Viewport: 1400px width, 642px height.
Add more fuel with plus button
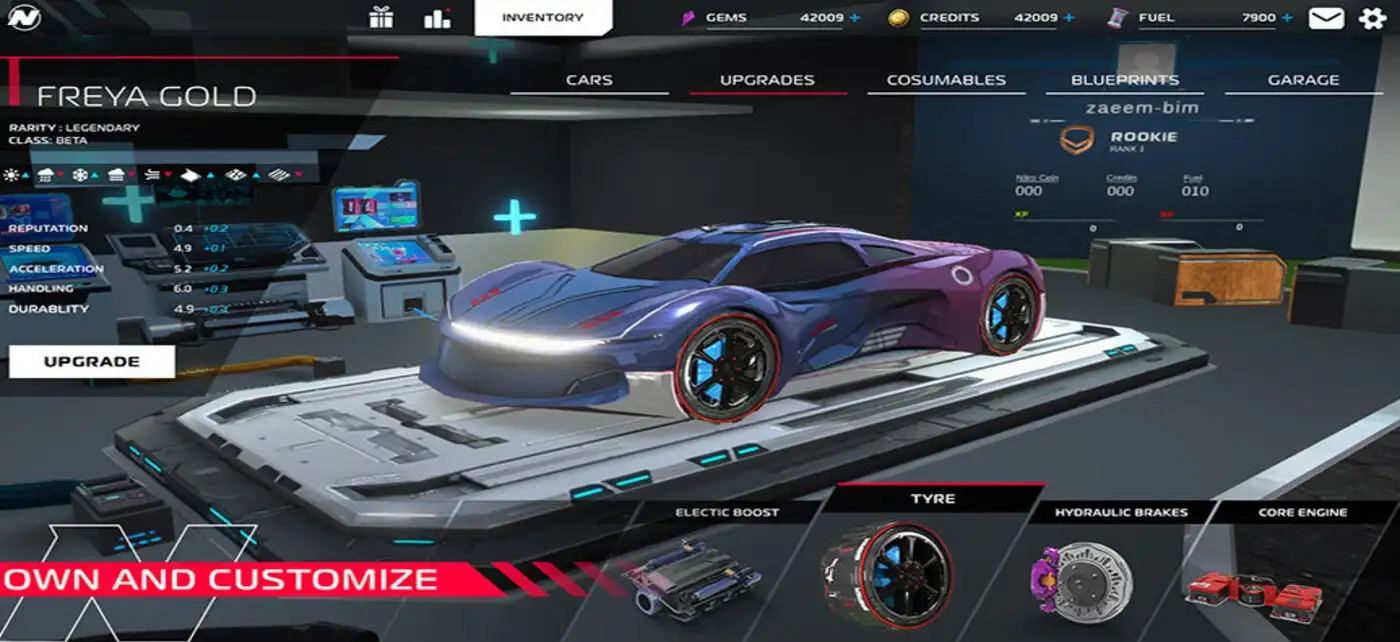point(1287,18)
